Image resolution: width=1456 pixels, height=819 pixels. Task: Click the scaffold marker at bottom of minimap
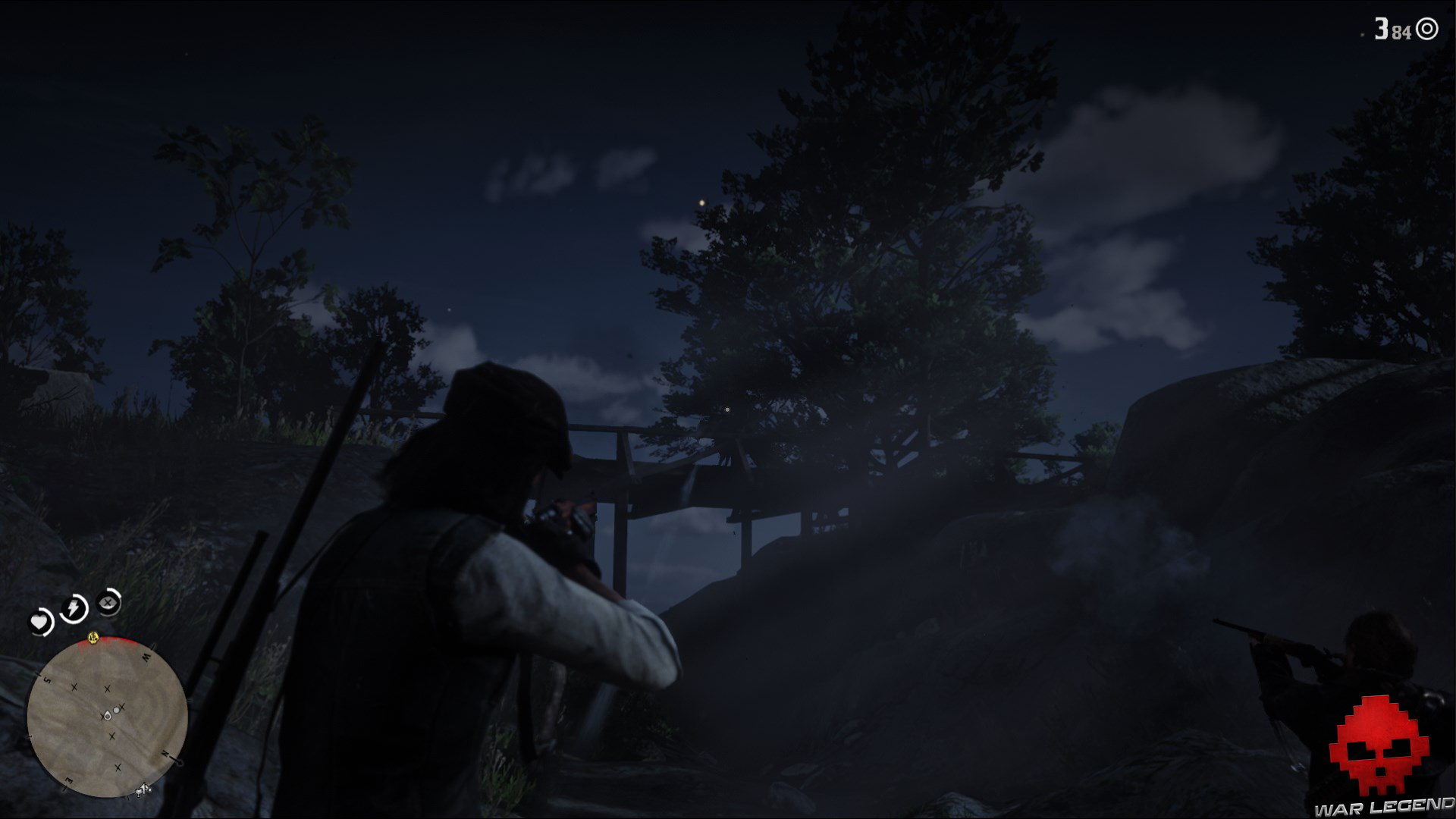tap(143, 789)
